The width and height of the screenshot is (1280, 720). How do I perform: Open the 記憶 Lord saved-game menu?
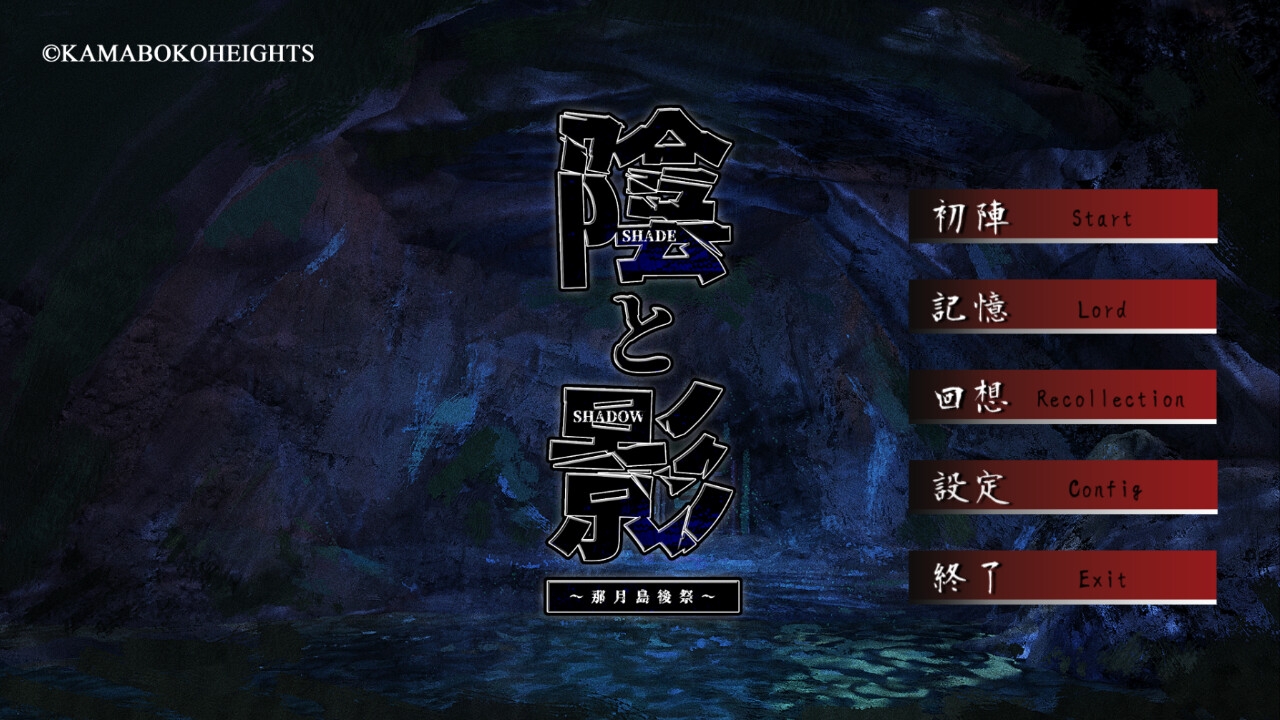(1062, 307)
